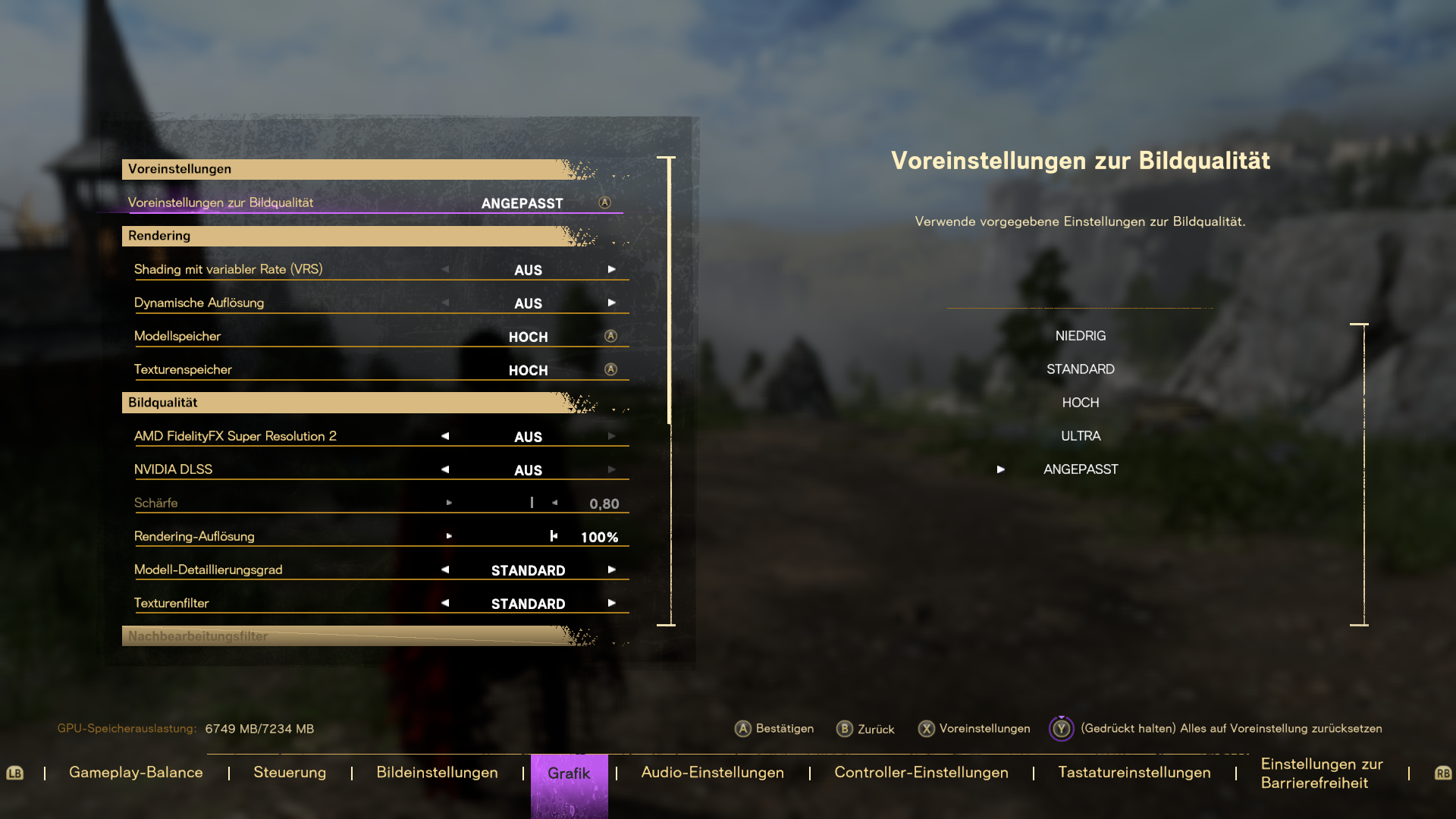
Task: Increase Modell-Detaillierungsgrad with right arrow
Action: [611, 570]
